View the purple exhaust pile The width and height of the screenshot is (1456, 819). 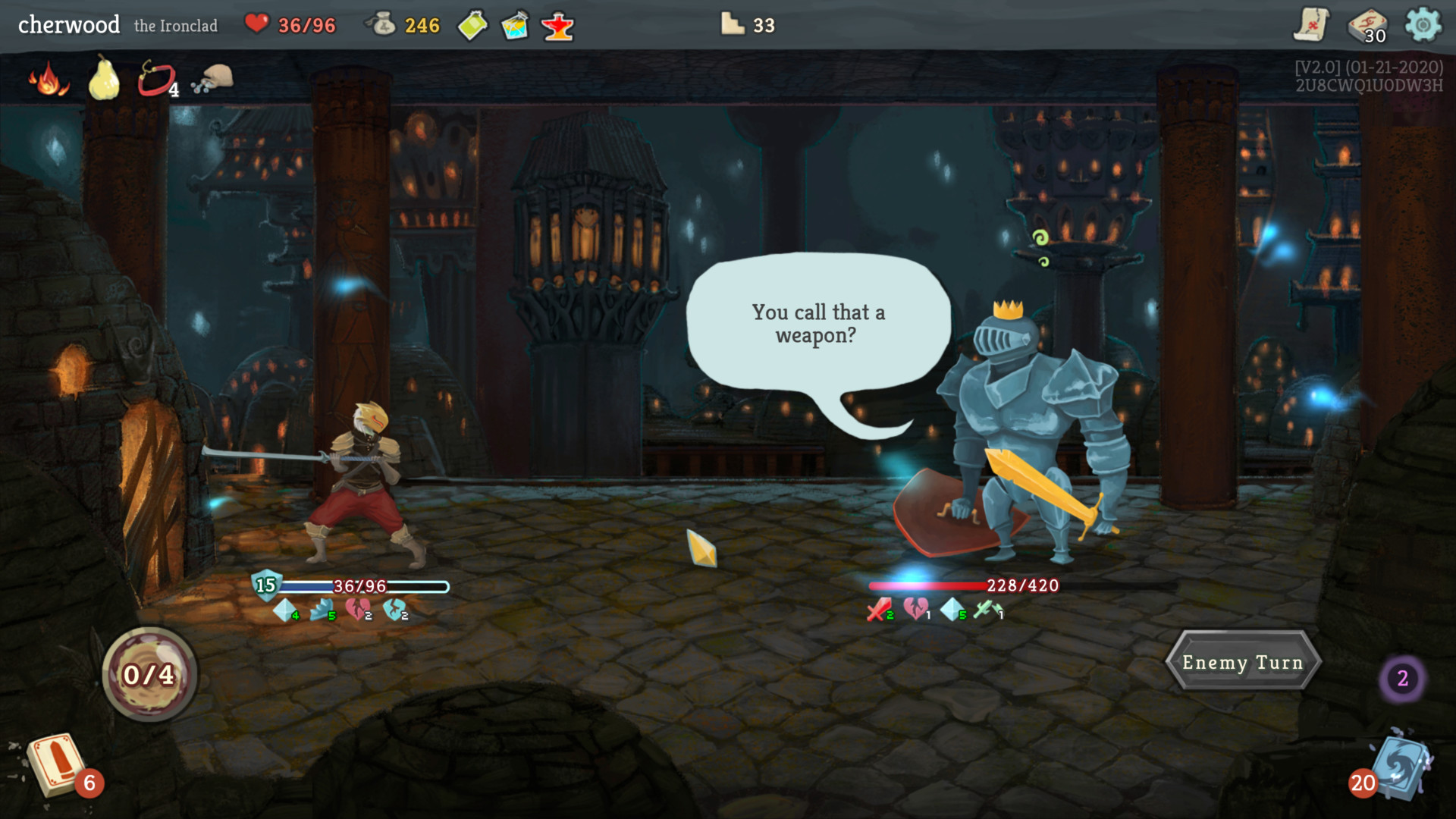[1402, 678]
